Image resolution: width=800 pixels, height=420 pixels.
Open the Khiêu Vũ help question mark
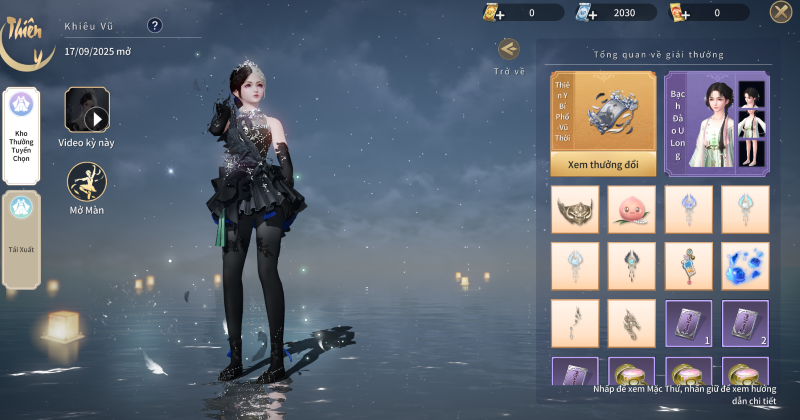(154, 26)
